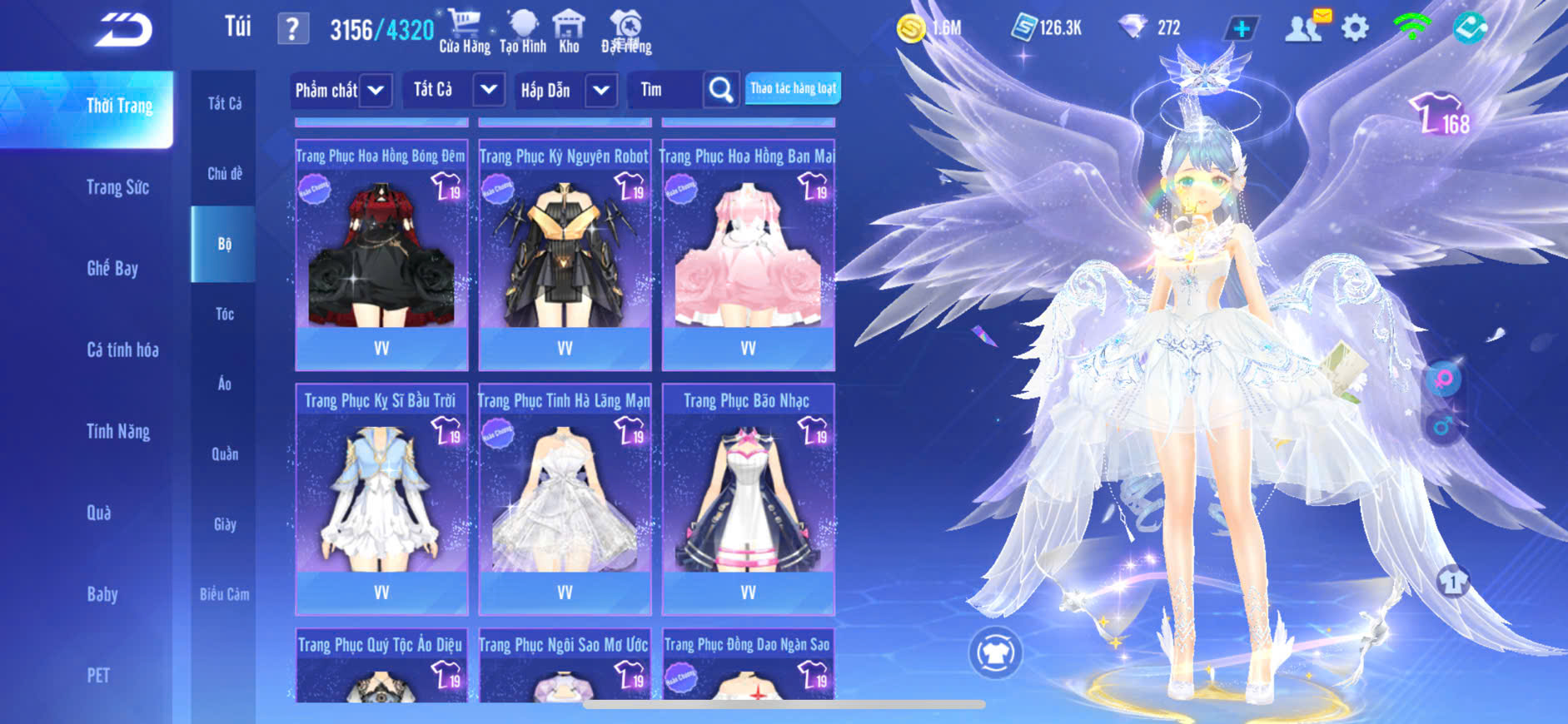Add diamonds with the plus button
This screenshot has width=1568, height=724.
pyautogui.click(x=1241, y=28)
